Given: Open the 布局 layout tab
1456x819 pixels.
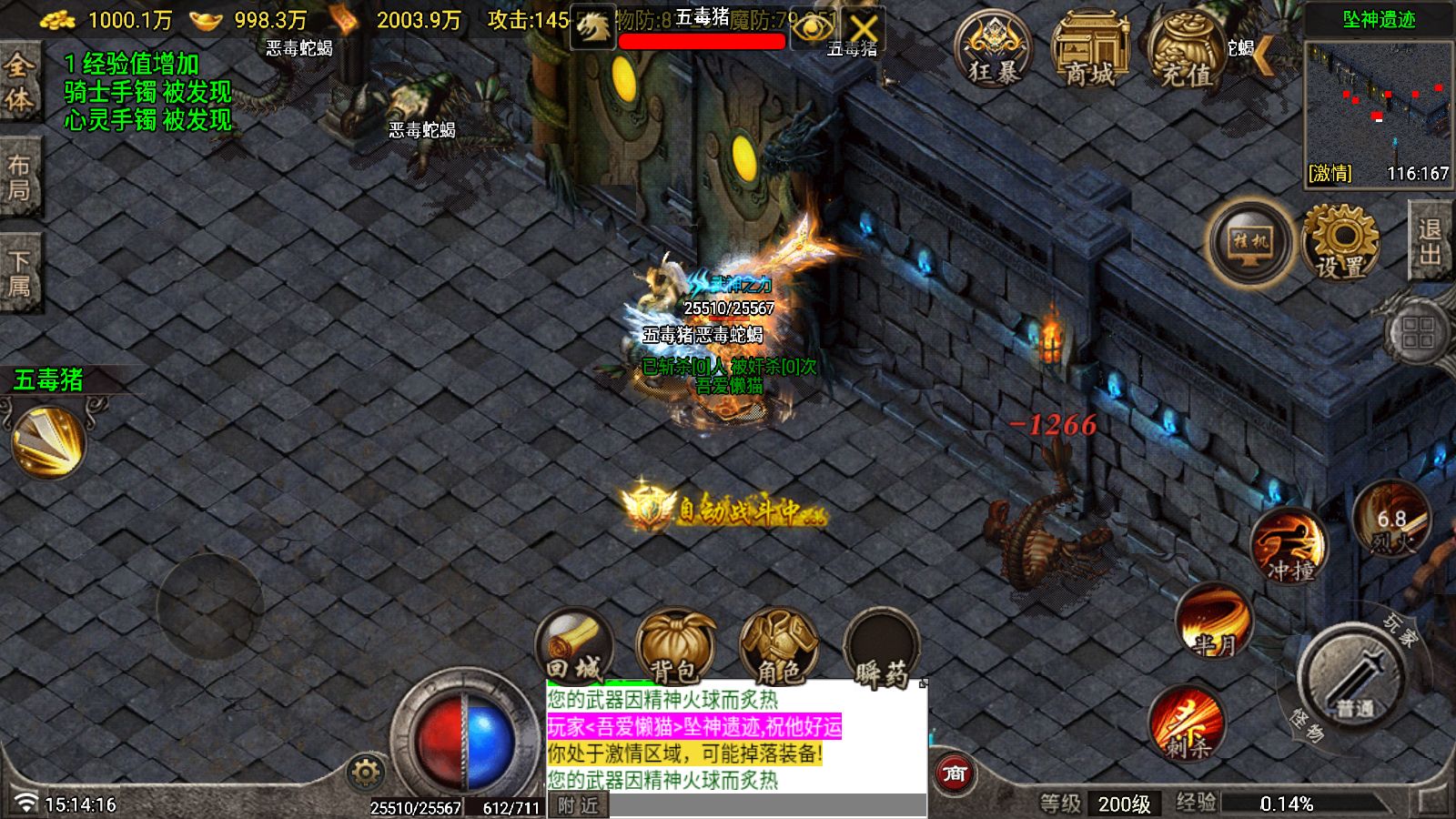Looking at the screenshot, I should (x=19, y=178).
